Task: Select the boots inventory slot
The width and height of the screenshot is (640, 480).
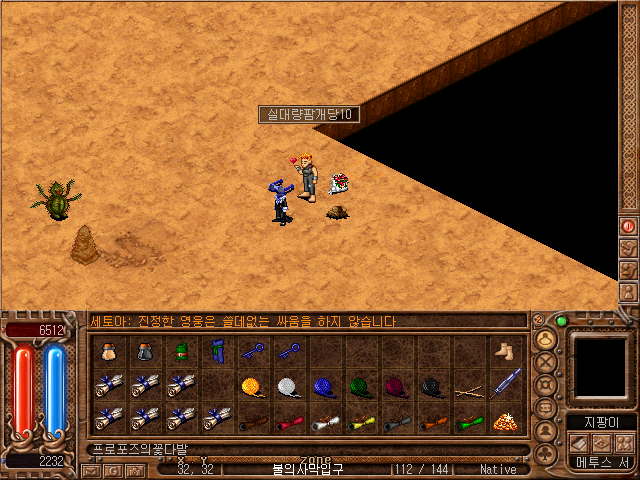Action: (x=505, y=351)
